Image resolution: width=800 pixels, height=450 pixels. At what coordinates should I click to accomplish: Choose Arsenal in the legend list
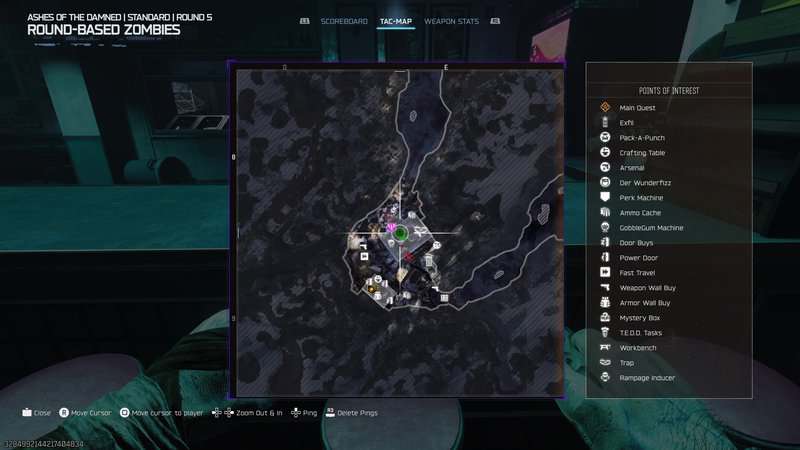(x=632, y=168)
